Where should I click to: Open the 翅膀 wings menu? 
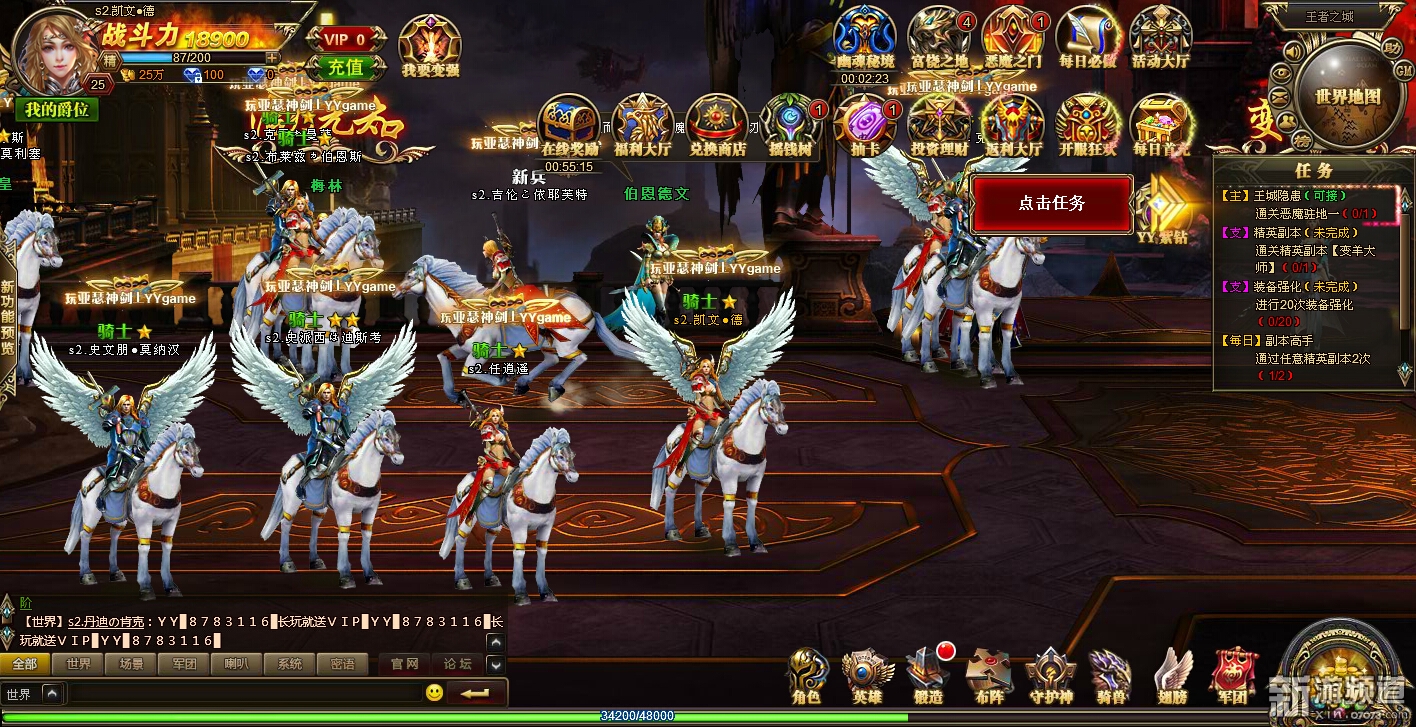click(1172, 675)
